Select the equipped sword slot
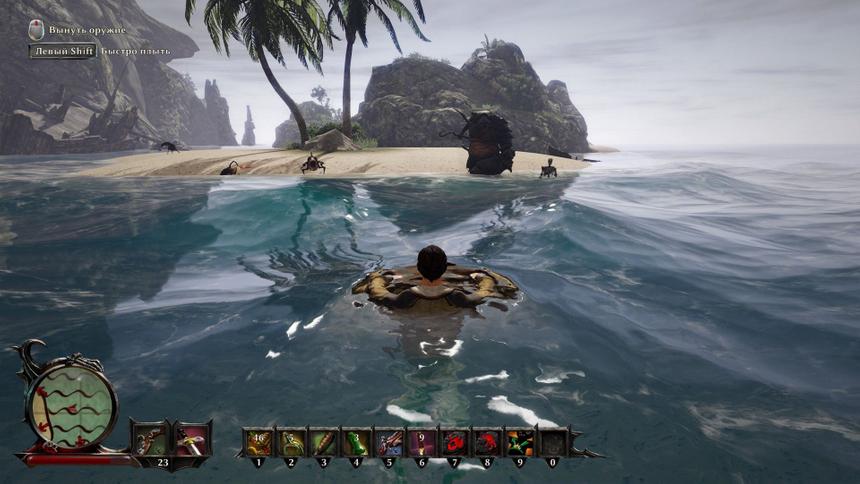The image size is (860, 484). click(191, 441)
